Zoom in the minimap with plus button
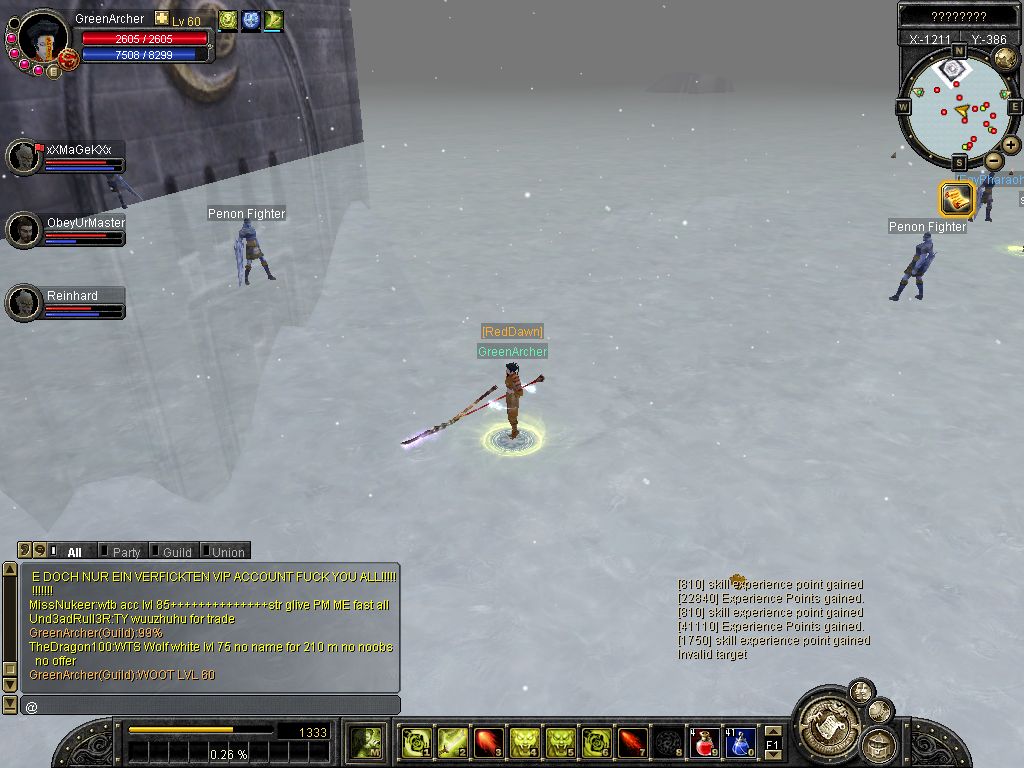 [1011, 145]
